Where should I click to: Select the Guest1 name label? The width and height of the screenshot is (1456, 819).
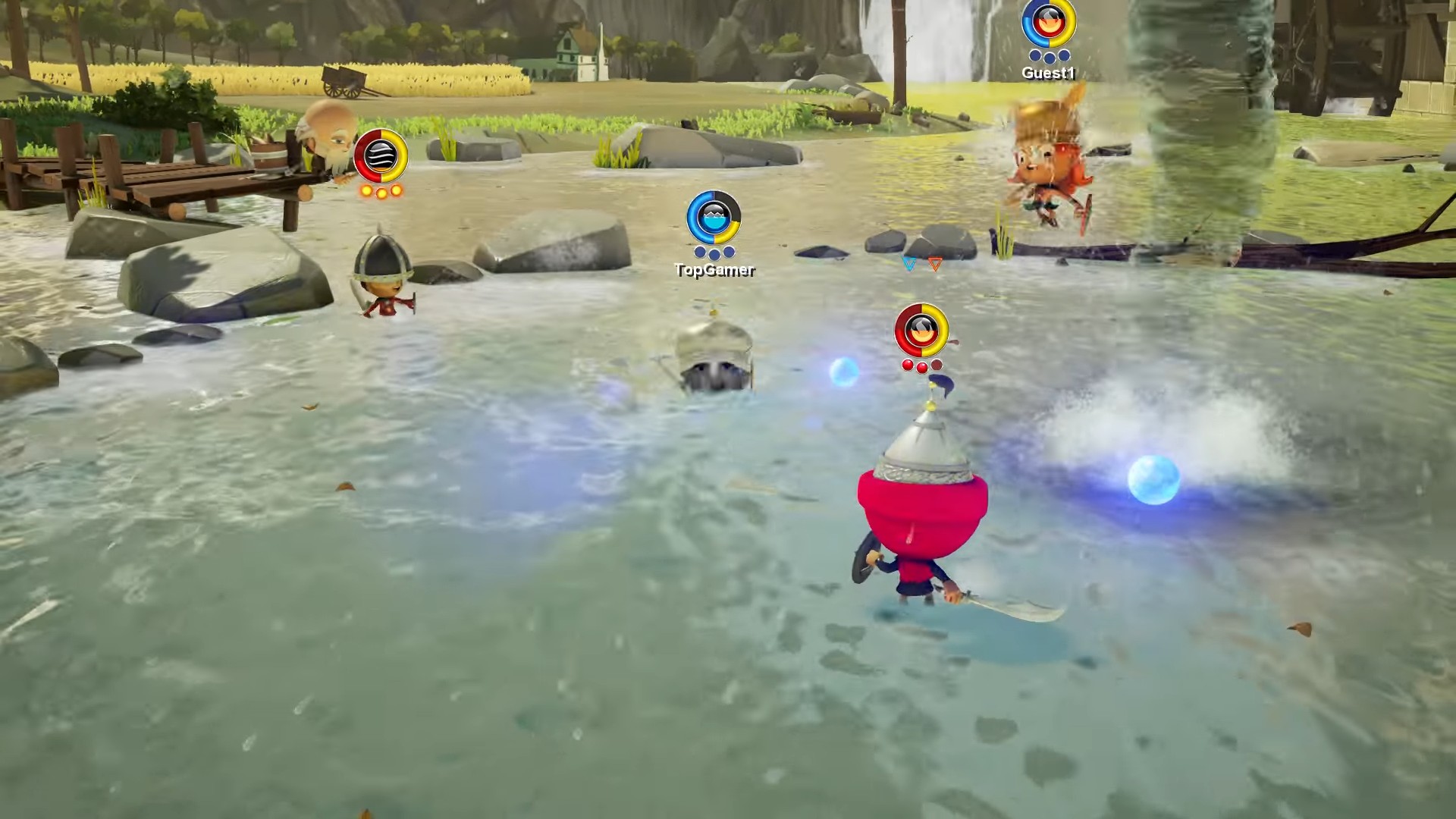pos(1050,74)
